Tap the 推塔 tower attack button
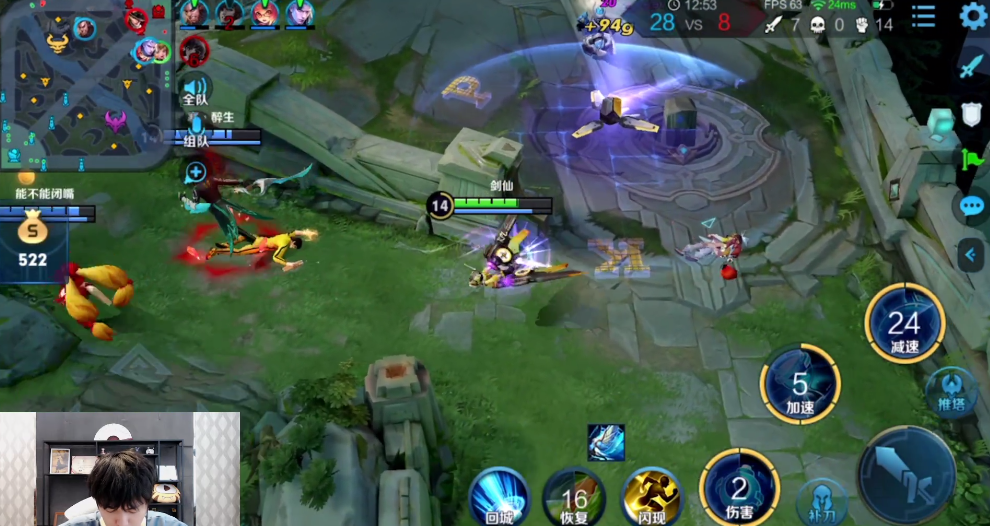 coord(950,390)
